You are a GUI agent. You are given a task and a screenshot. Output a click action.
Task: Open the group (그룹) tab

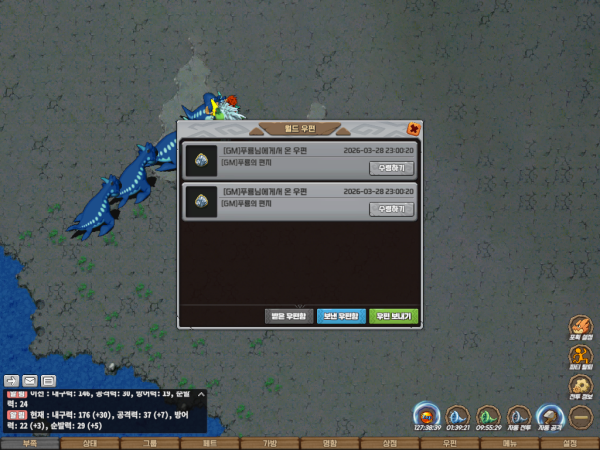point(149,443)
